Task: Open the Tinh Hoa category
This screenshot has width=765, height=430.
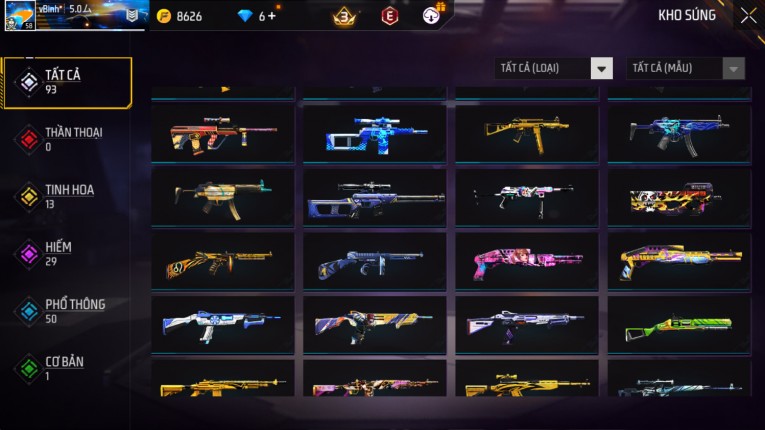Action: click(68, 196)
